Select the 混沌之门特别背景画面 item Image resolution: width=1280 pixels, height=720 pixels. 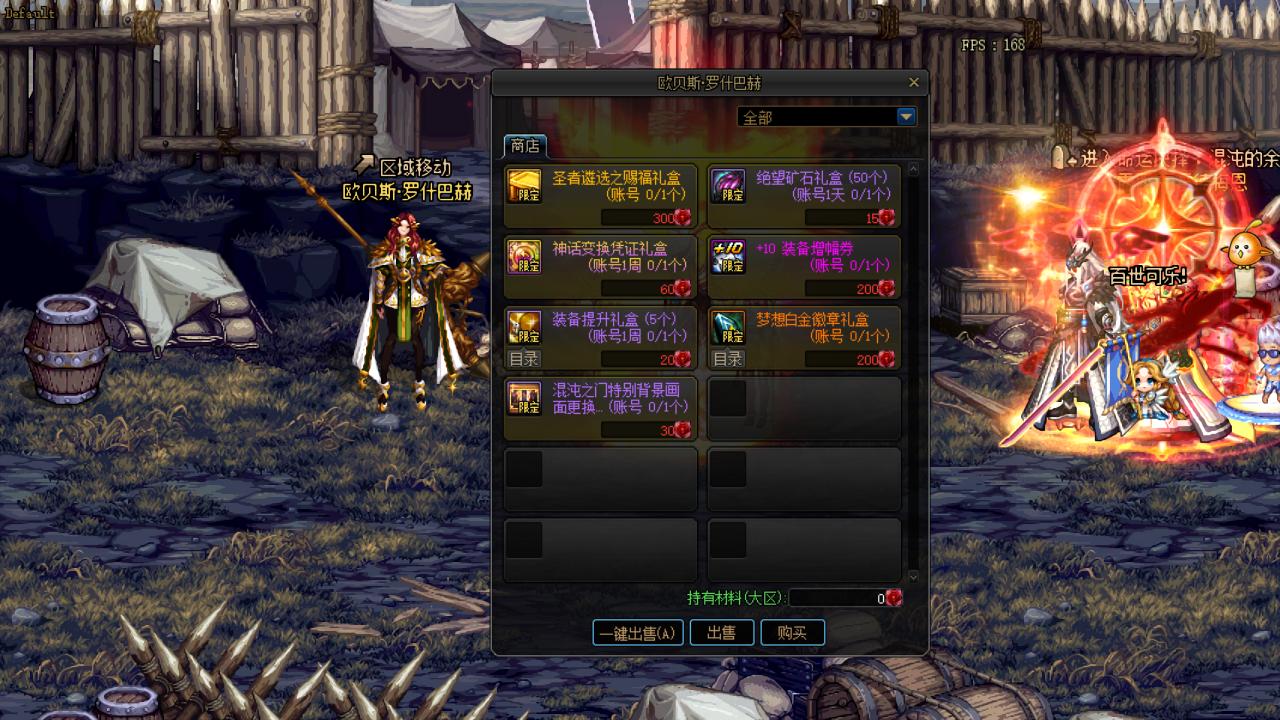[x=600, y=408]
